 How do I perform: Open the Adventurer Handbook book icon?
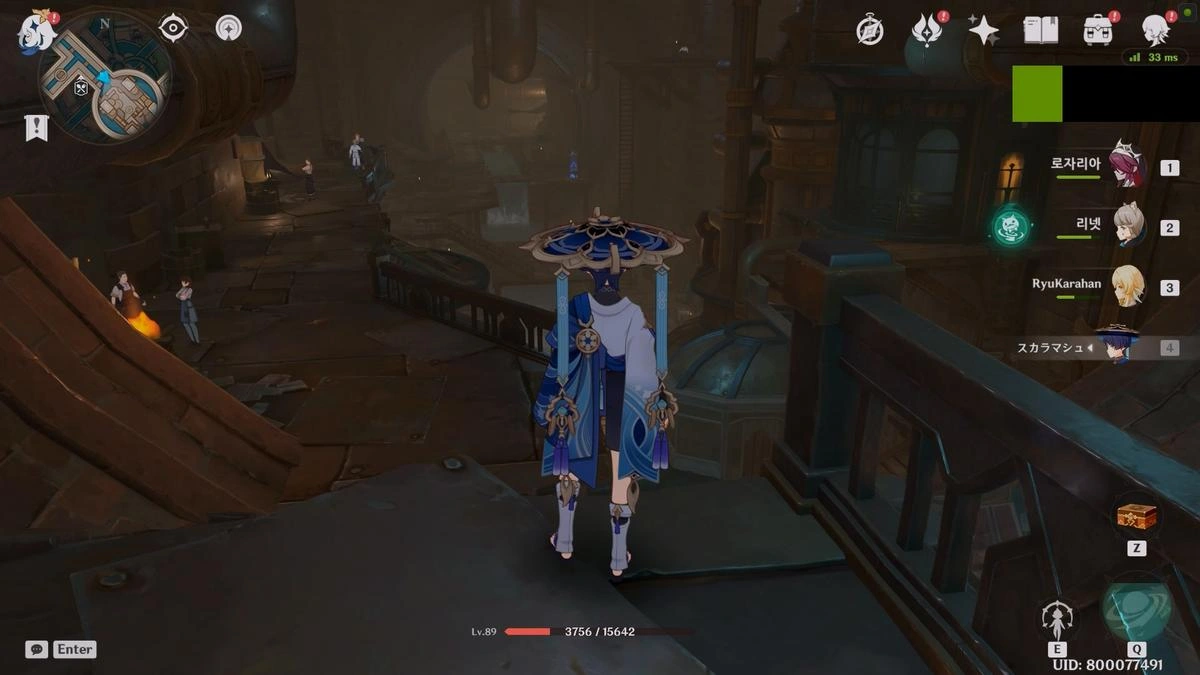coord(1040,30)
